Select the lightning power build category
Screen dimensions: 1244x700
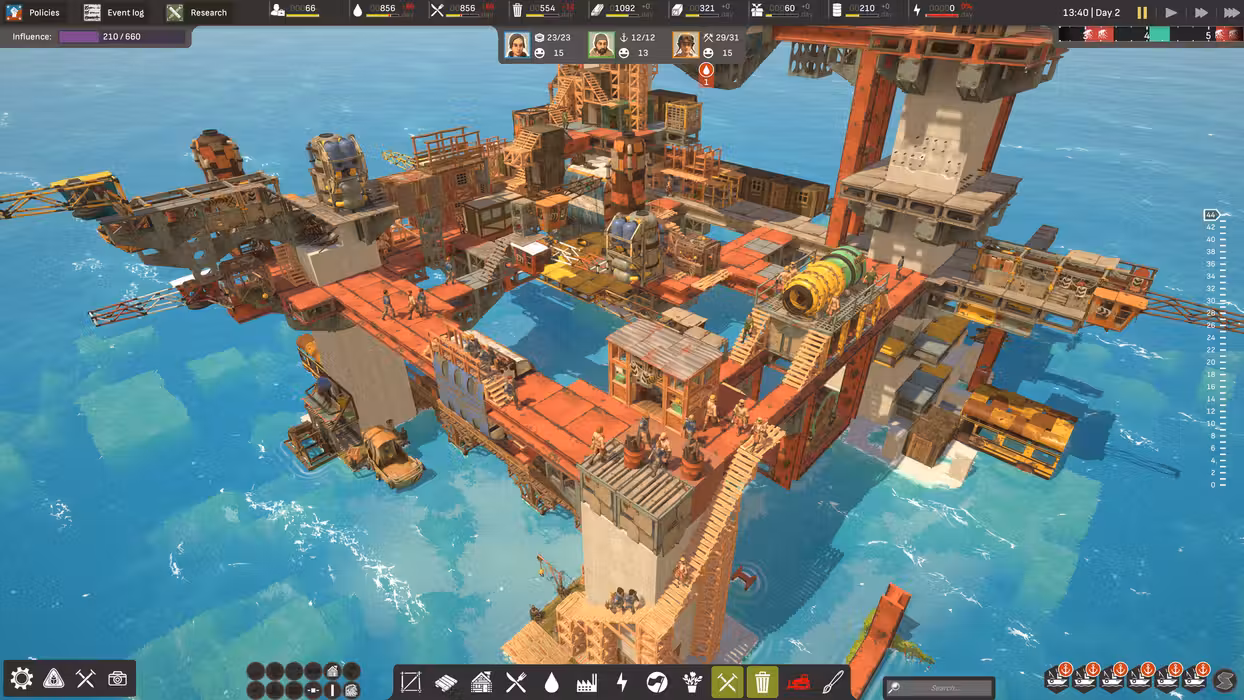[622, 683]
